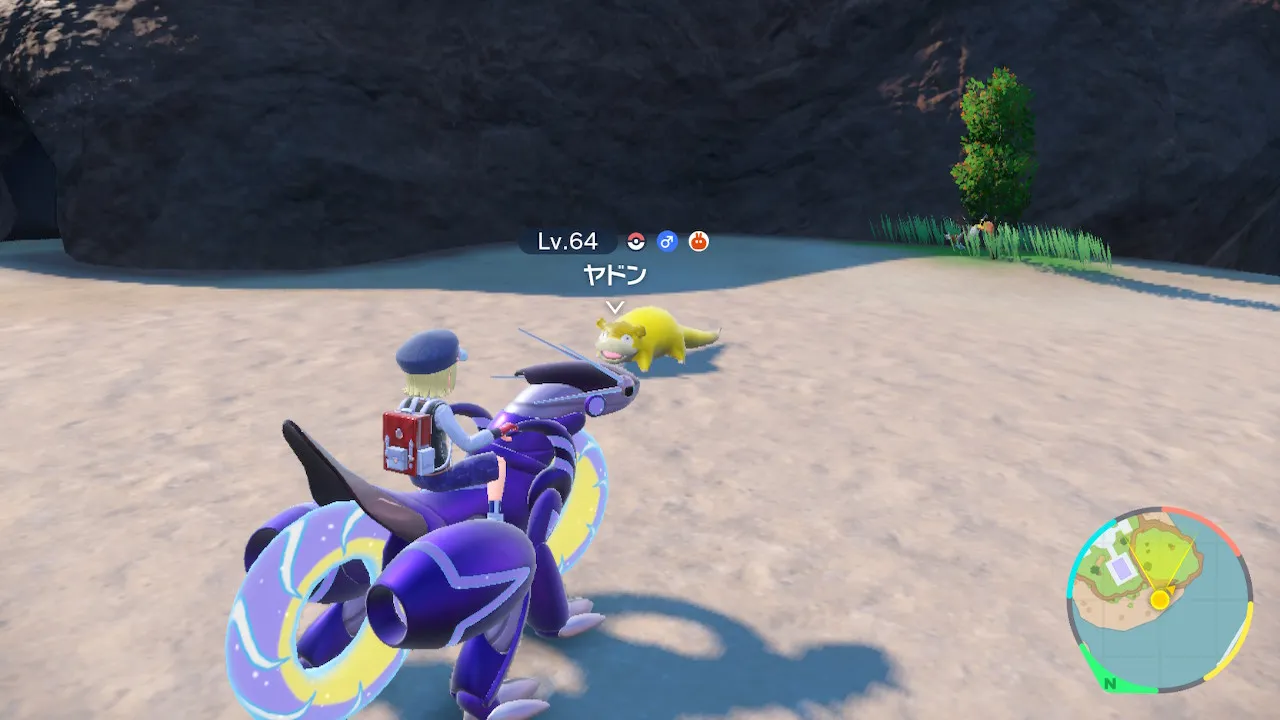Click the Poké Ball caught icon
The width and height of the screenshot is (1280, 720).
[x=636, y=241]
